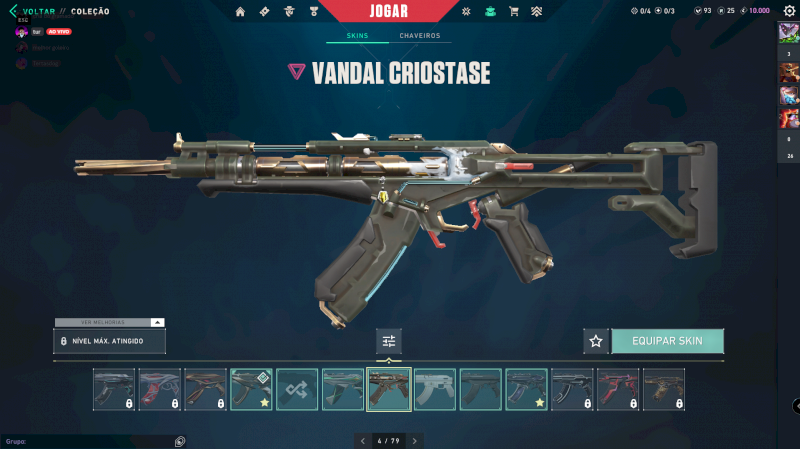Select the random shuffle skin tile
Image resolution: width=800 pixels, height=449 pixels.
pyautogui.click(x=297, y=390)
